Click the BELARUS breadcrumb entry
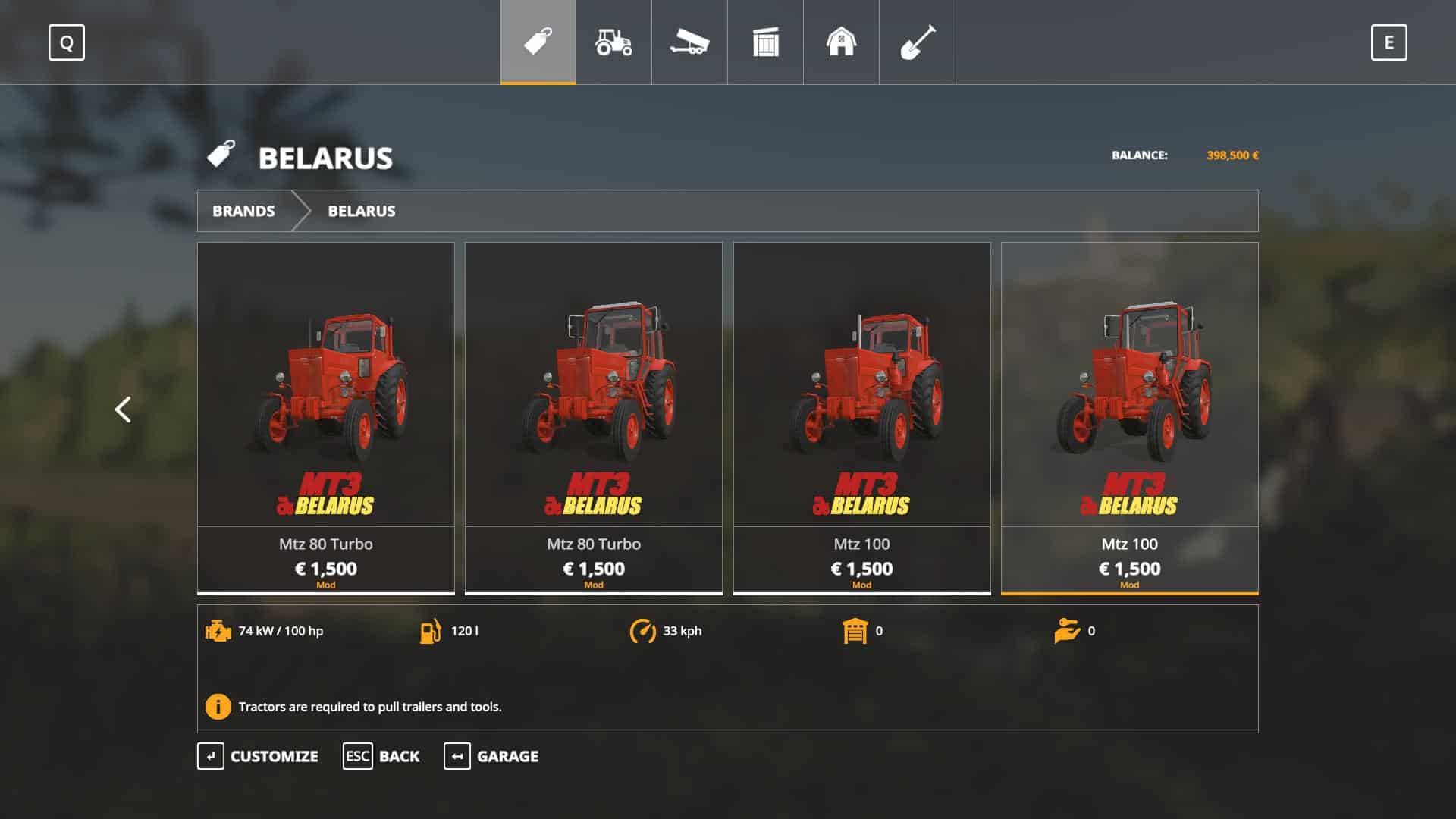 click(361, 211)
